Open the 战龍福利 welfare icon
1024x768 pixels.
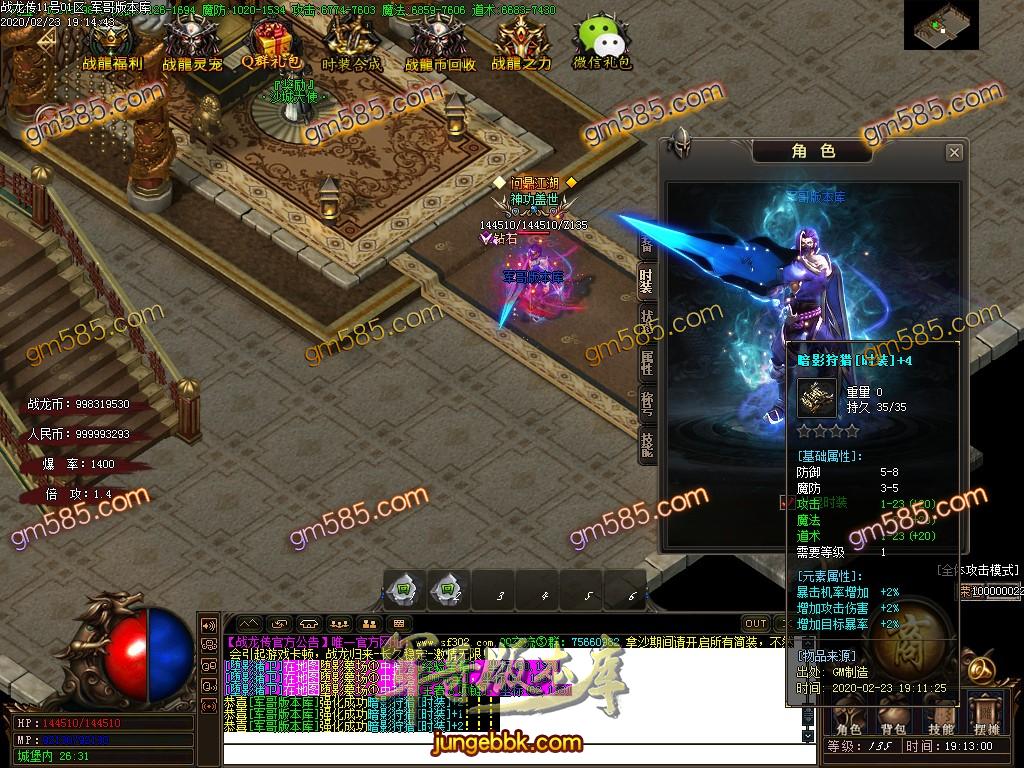tap(111, 43)
